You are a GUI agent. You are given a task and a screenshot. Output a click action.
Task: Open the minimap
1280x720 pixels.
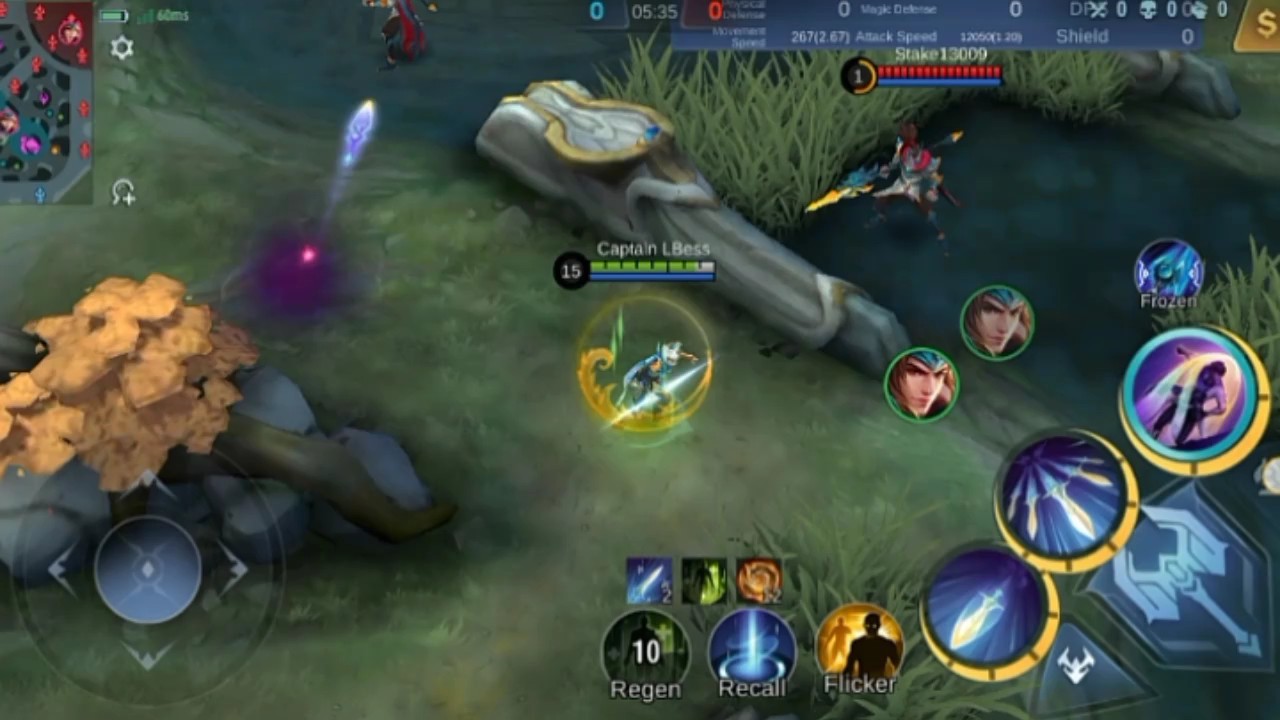tap(46, 100)
